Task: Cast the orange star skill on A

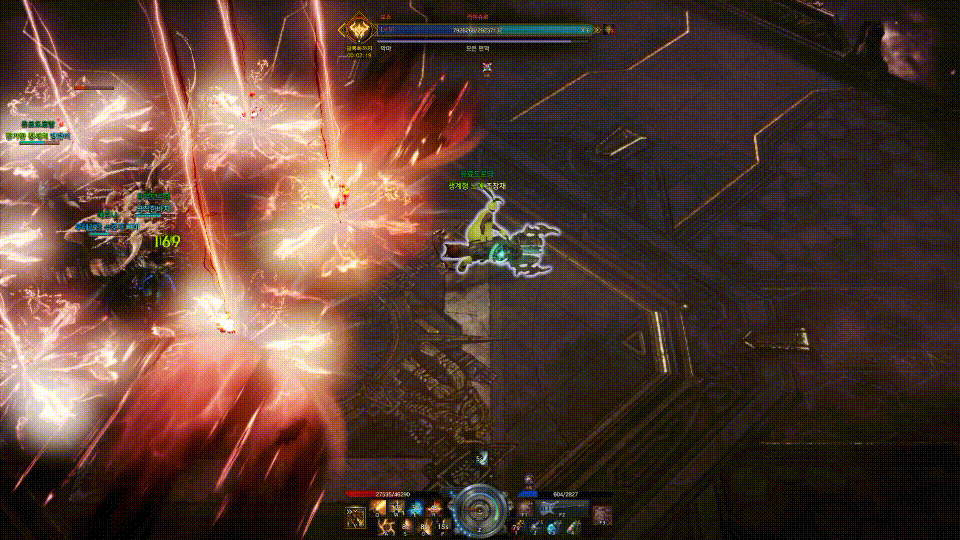Action: point(386,526)
